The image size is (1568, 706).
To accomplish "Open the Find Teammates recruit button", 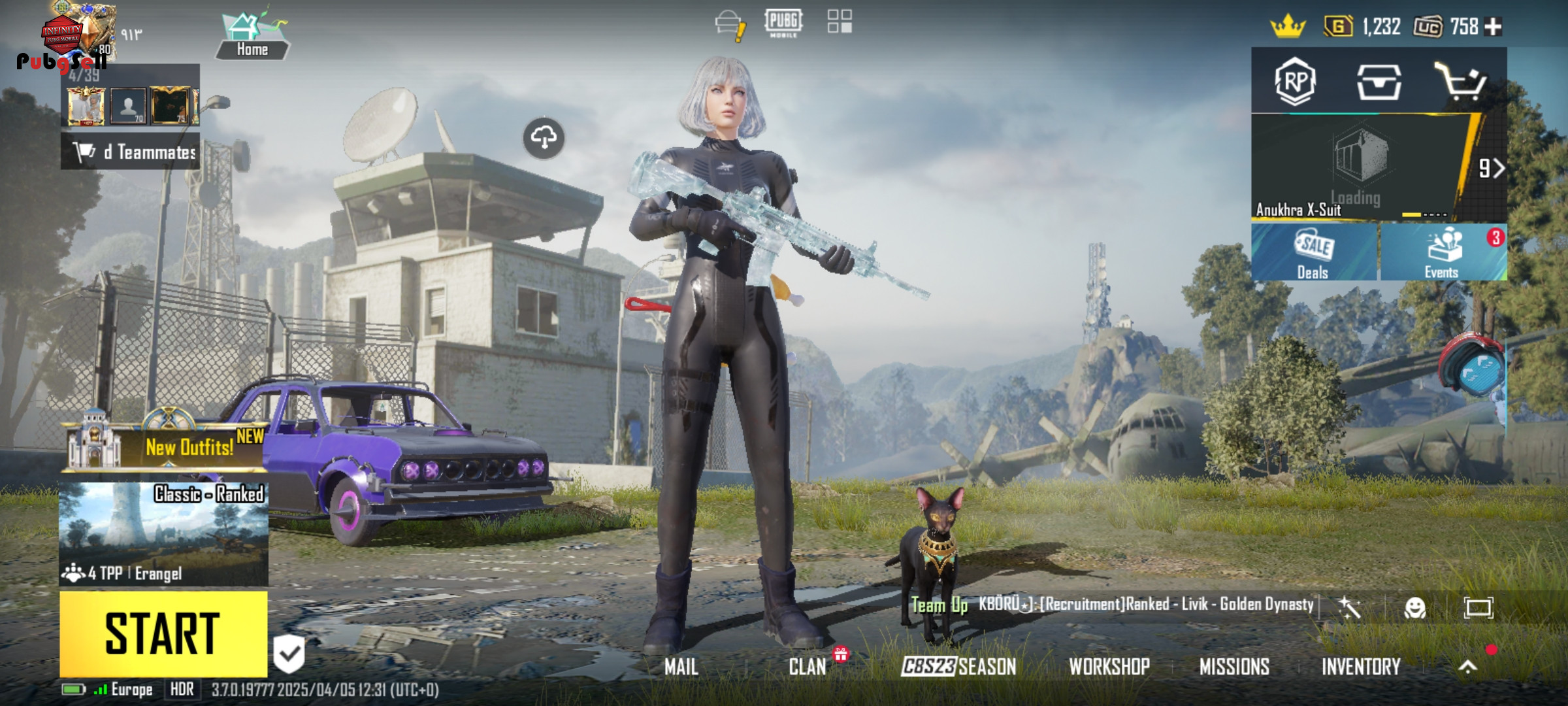I will 131,152.
